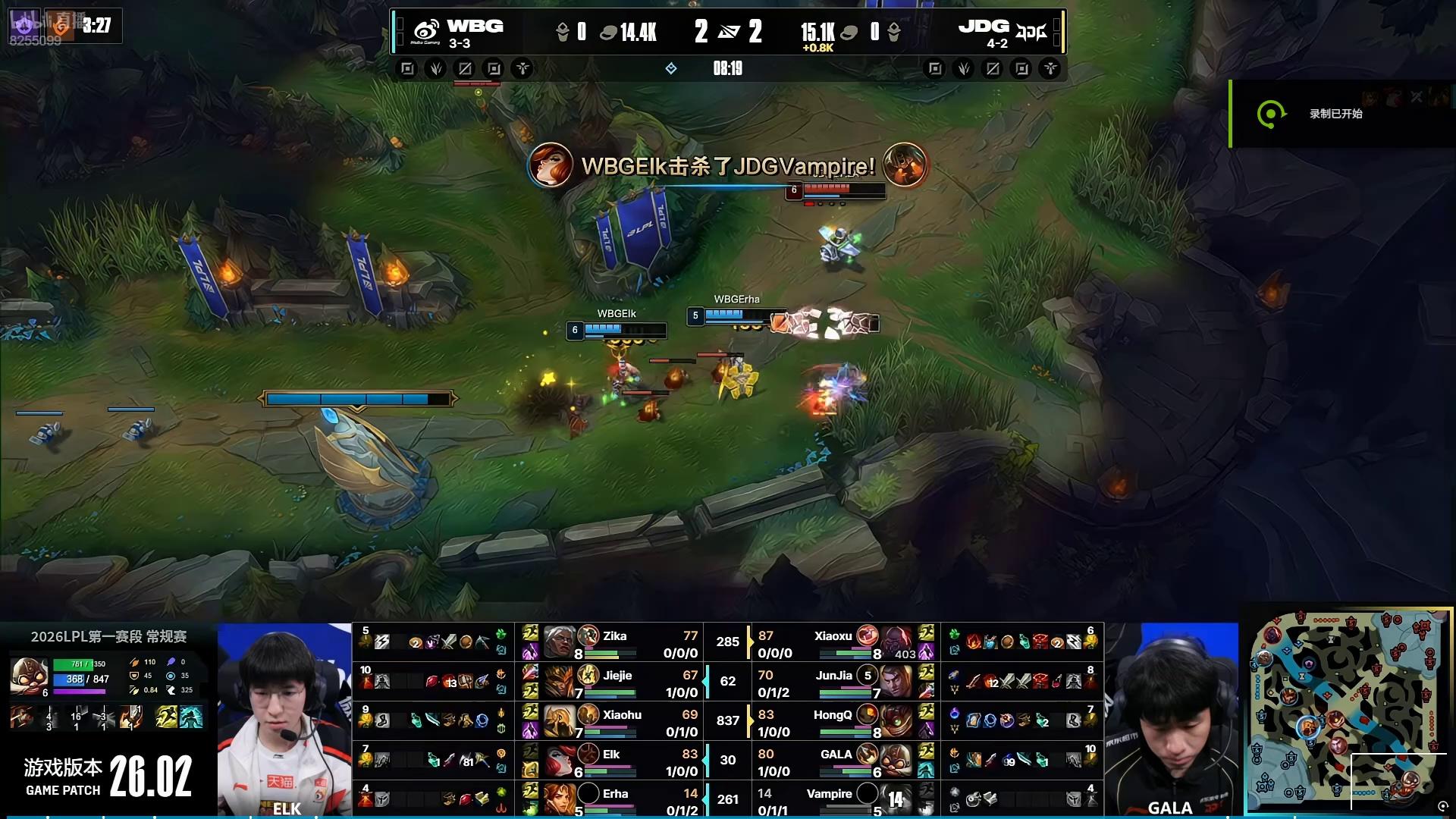Click GALA's name in the scoreboard

(836, 755)
